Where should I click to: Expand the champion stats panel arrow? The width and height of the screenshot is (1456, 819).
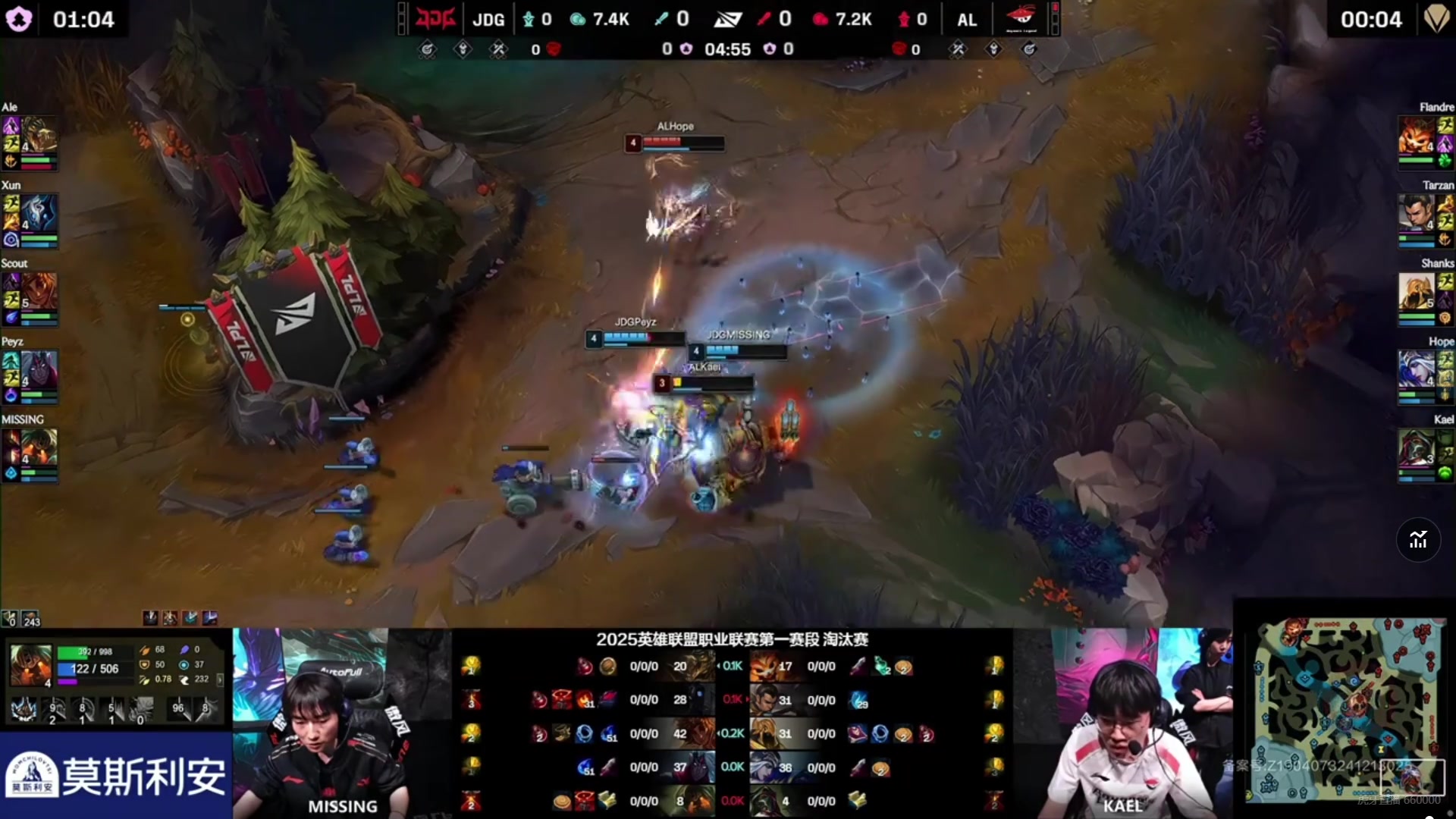coord(220,679)
